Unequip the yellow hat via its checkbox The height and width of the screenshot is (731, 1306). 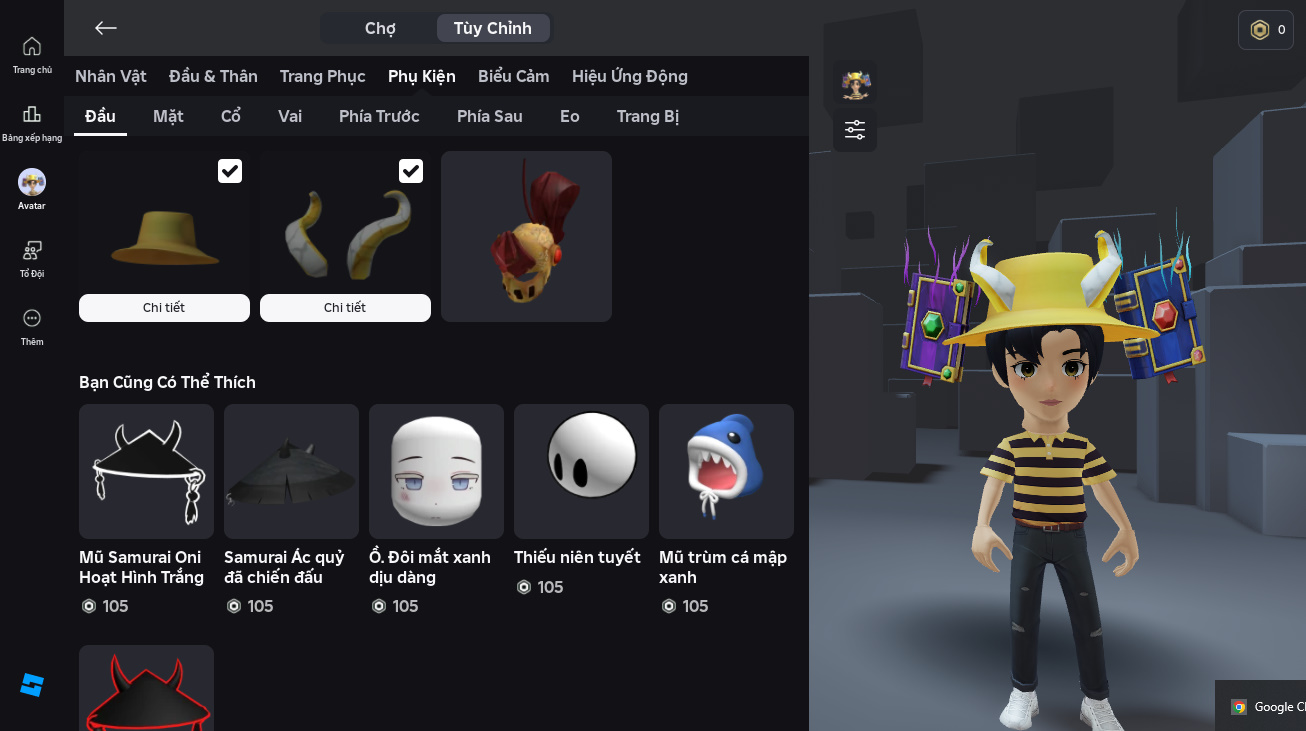pyautogui.click(x=230, y=171)
